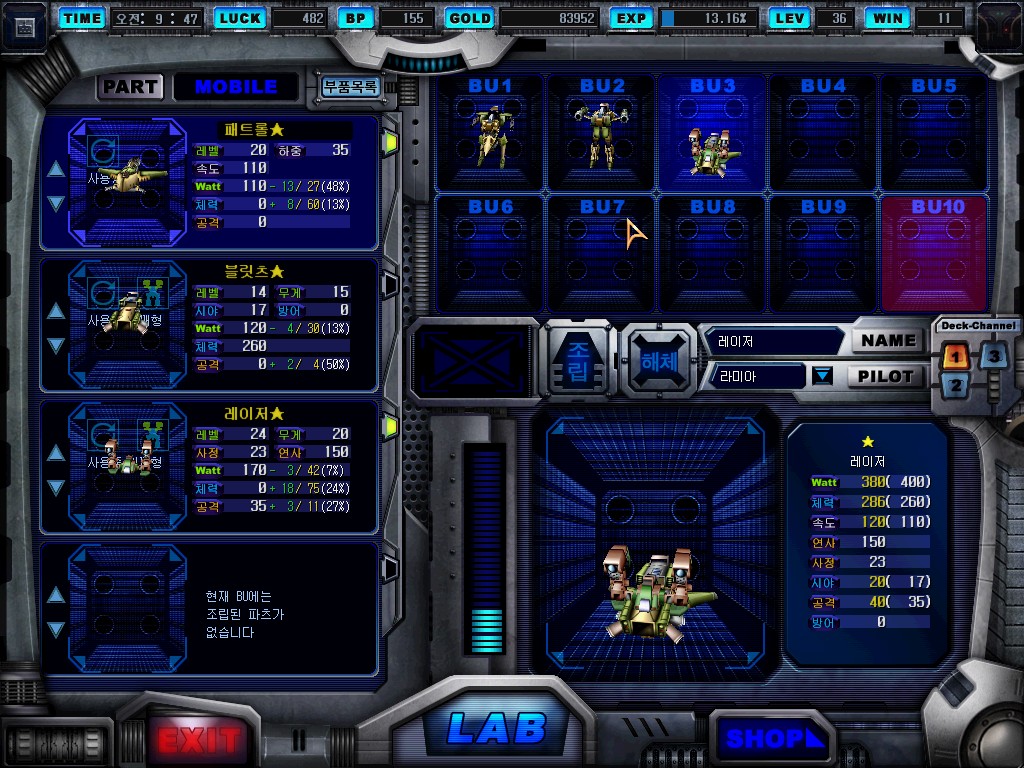
Task: Open the LAB screen
Action: pos(496,728)
